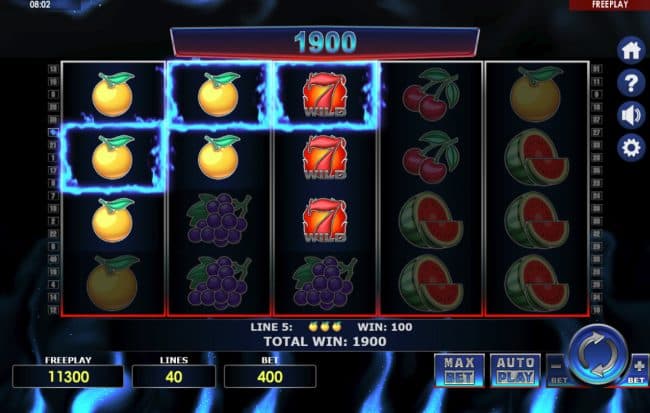Go to the home screen
The image size is (650, 413).
[x=631, y=50]
